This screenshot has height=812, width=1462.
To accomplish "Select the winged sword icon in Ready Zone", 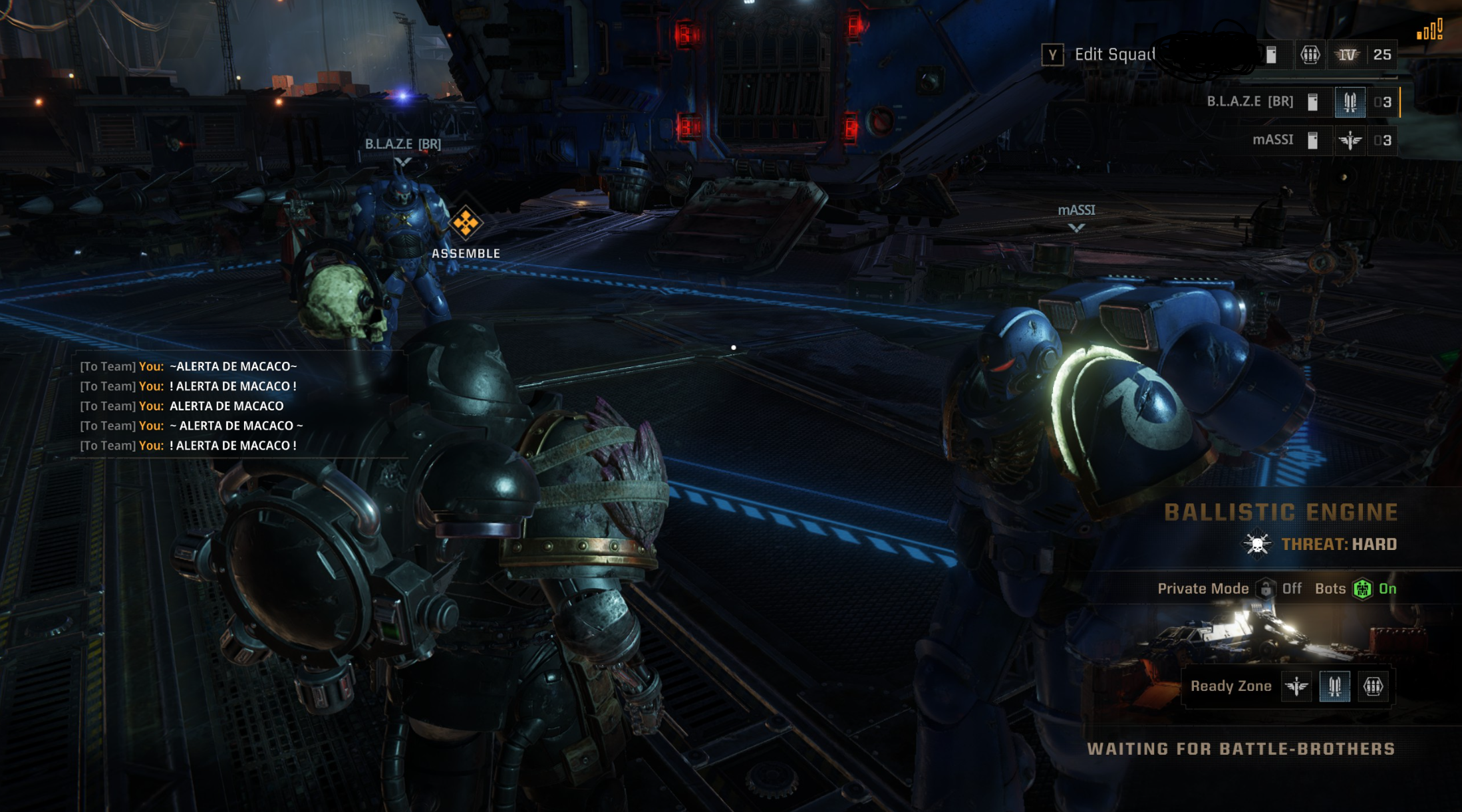I will 1296,686.
